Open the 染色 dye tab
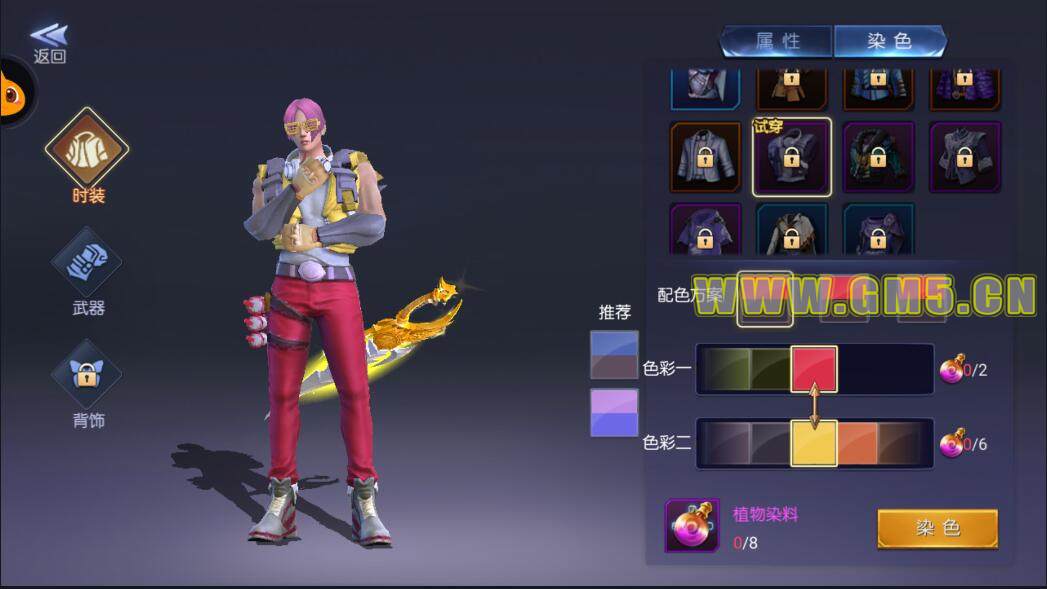1047x589 pixels. (889, 41)
